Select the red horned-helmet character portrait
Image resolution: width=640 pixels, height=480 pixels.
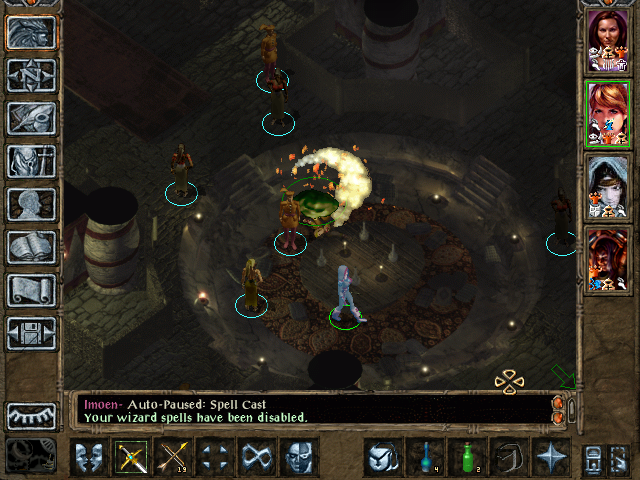click(x=607, y=259)
